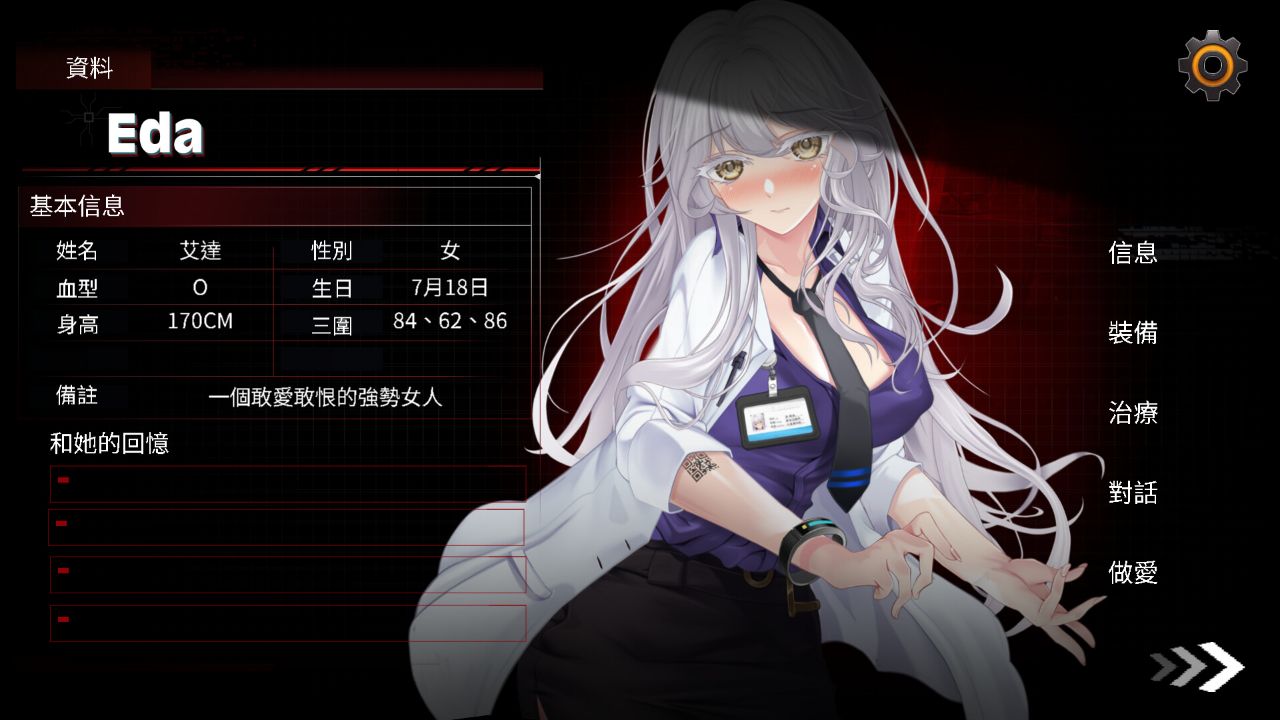Select the 性別 field showing 女
The height and width of the screenshot is (720, 1280).
[x=449, y=251]
